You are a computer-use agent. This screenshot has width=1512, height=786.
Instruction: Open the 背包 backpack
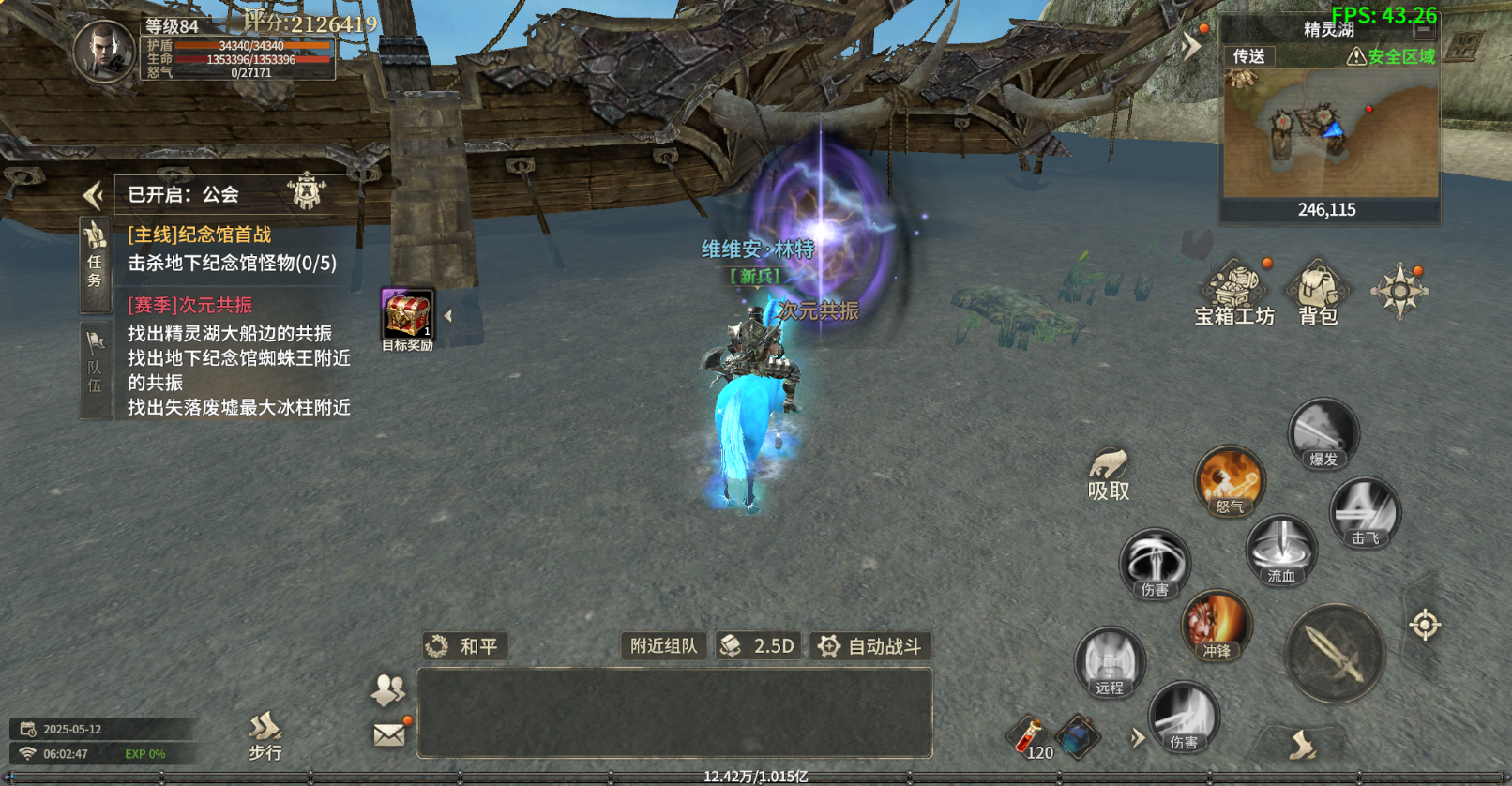coord(1318,293)
